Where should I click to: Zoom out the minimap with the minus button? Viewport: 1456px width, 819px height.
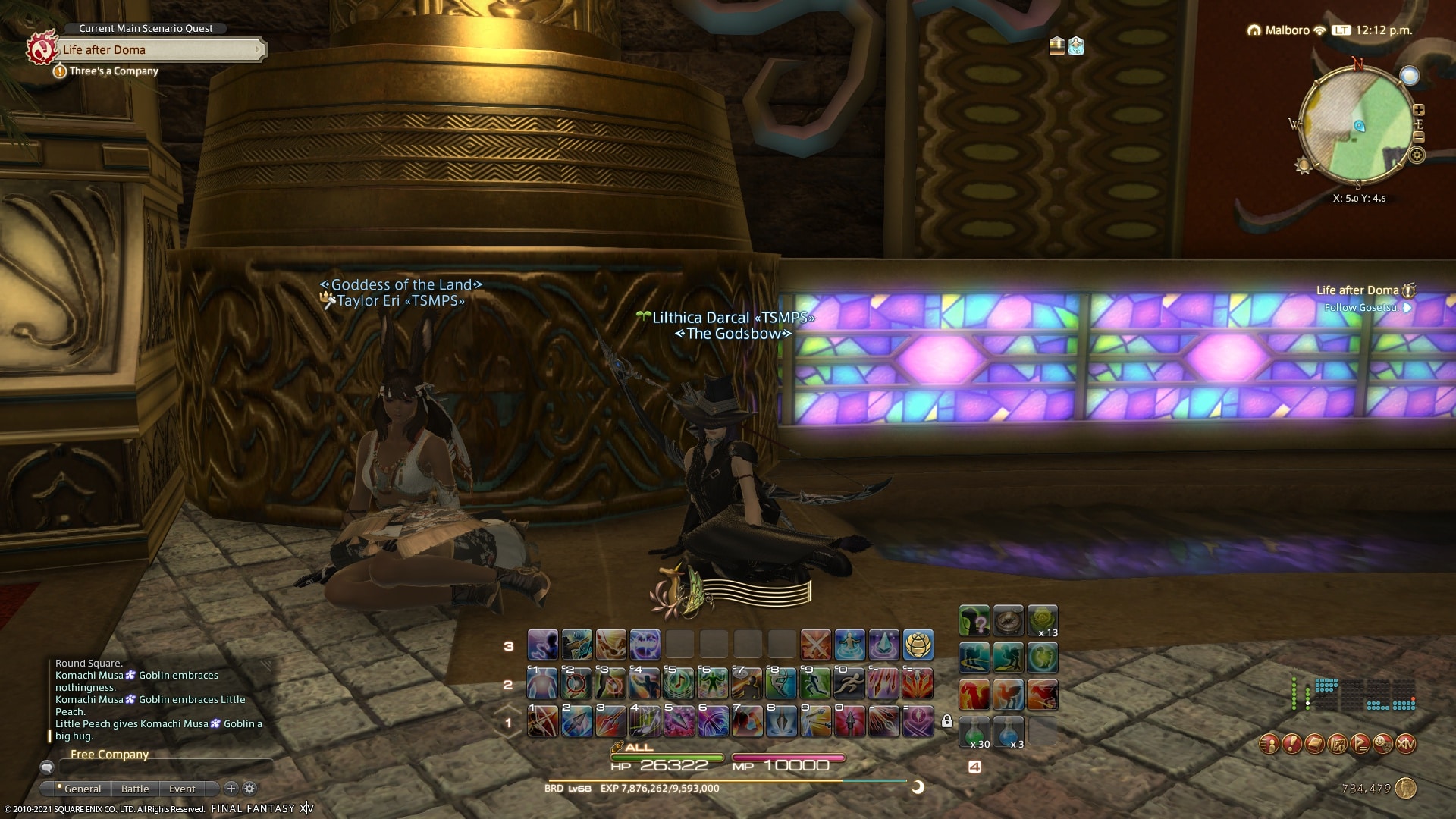tap(1419, 137)
